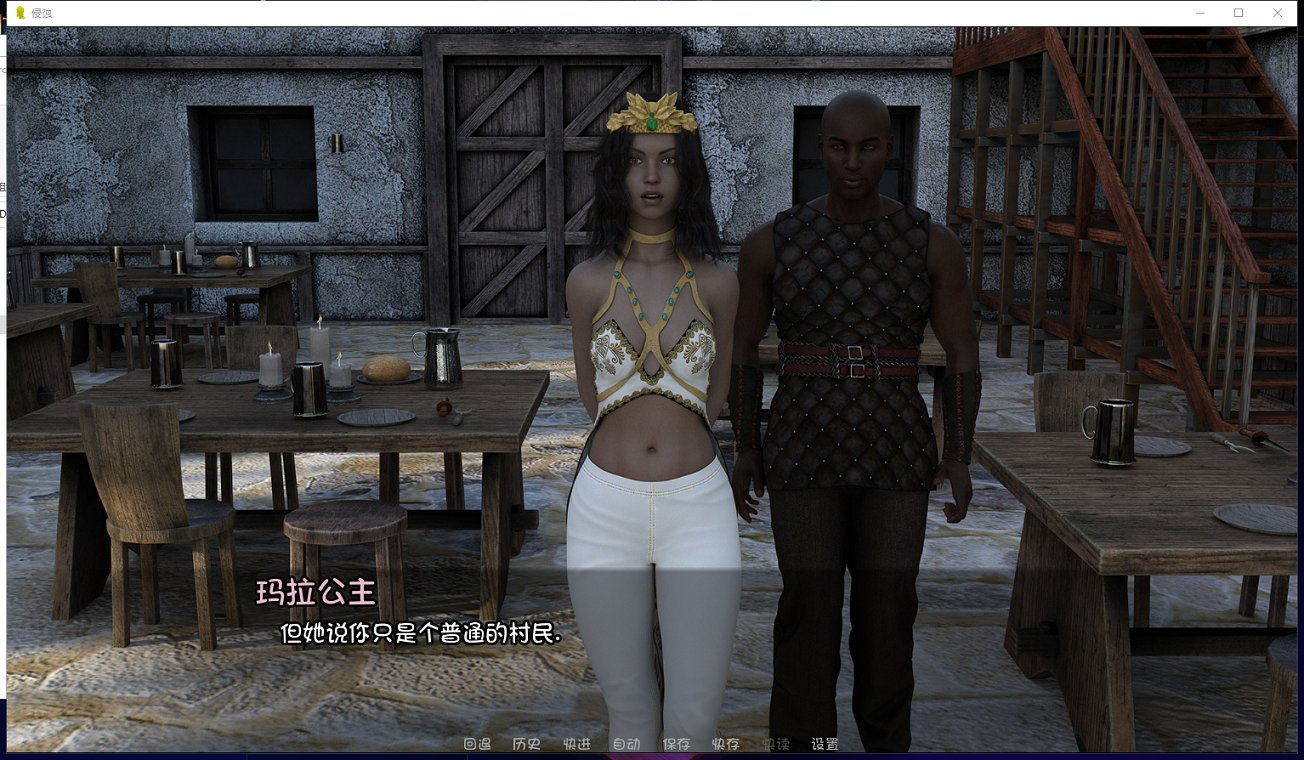Select the grayed-out 快读 label when available
The image size is (1304, 760).
click(774, 744)
